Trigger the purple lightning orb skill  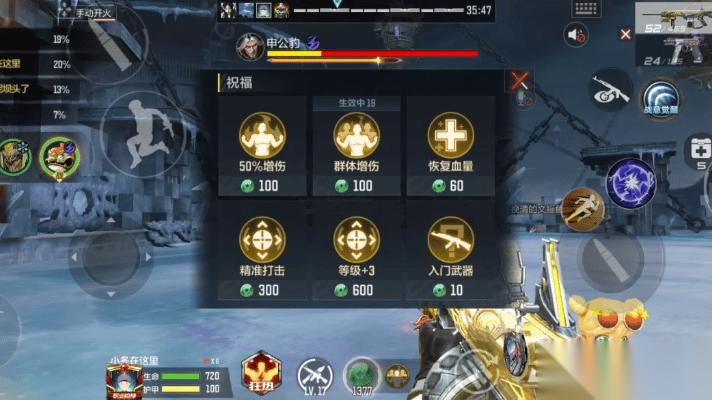[629, 181]
